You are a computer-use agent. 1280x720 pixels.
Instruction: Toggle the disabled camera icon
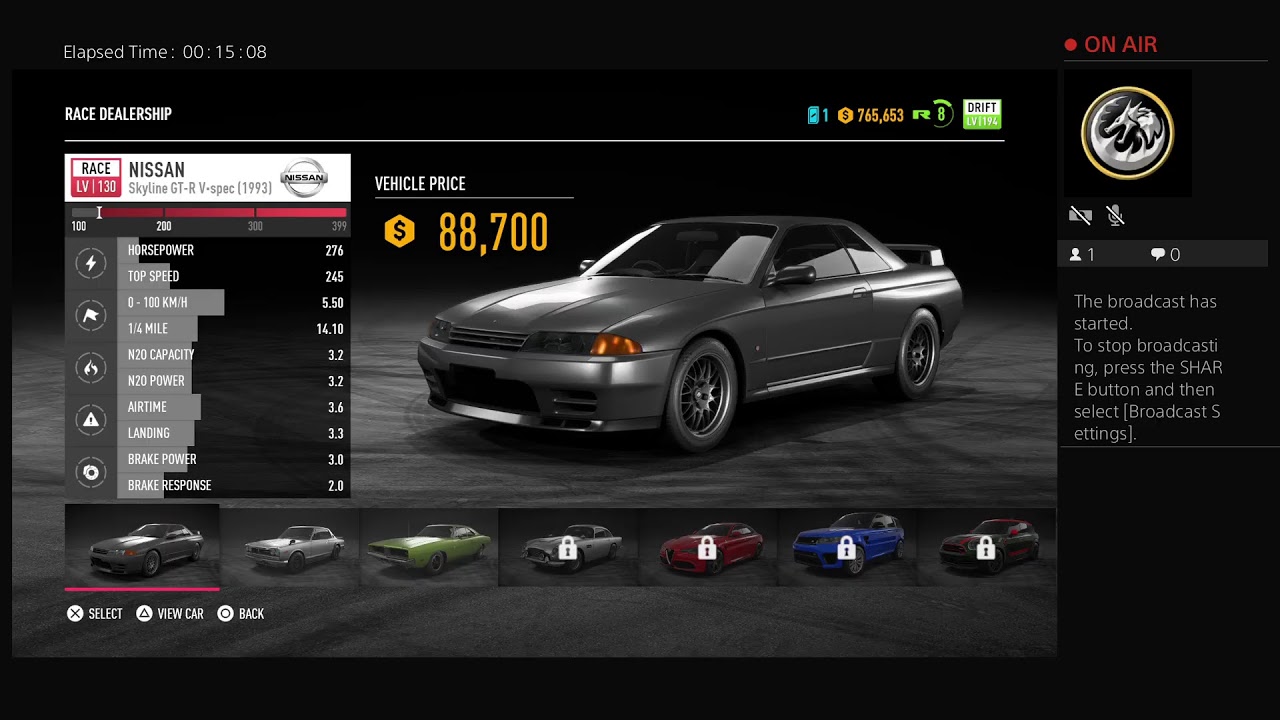coord(1080,215)
